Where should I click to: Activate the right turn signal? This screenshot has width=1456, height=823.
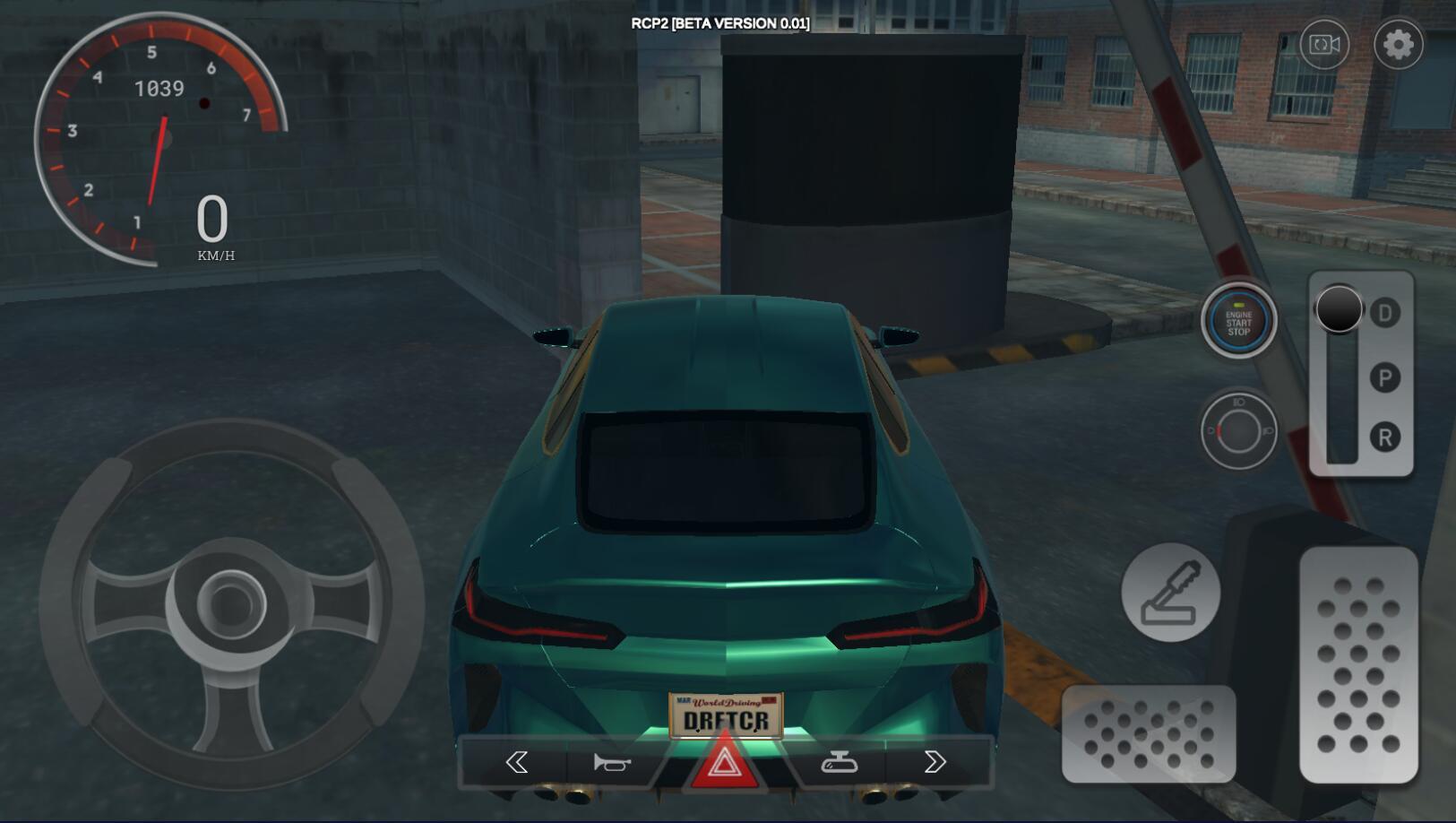coord(935,762)
